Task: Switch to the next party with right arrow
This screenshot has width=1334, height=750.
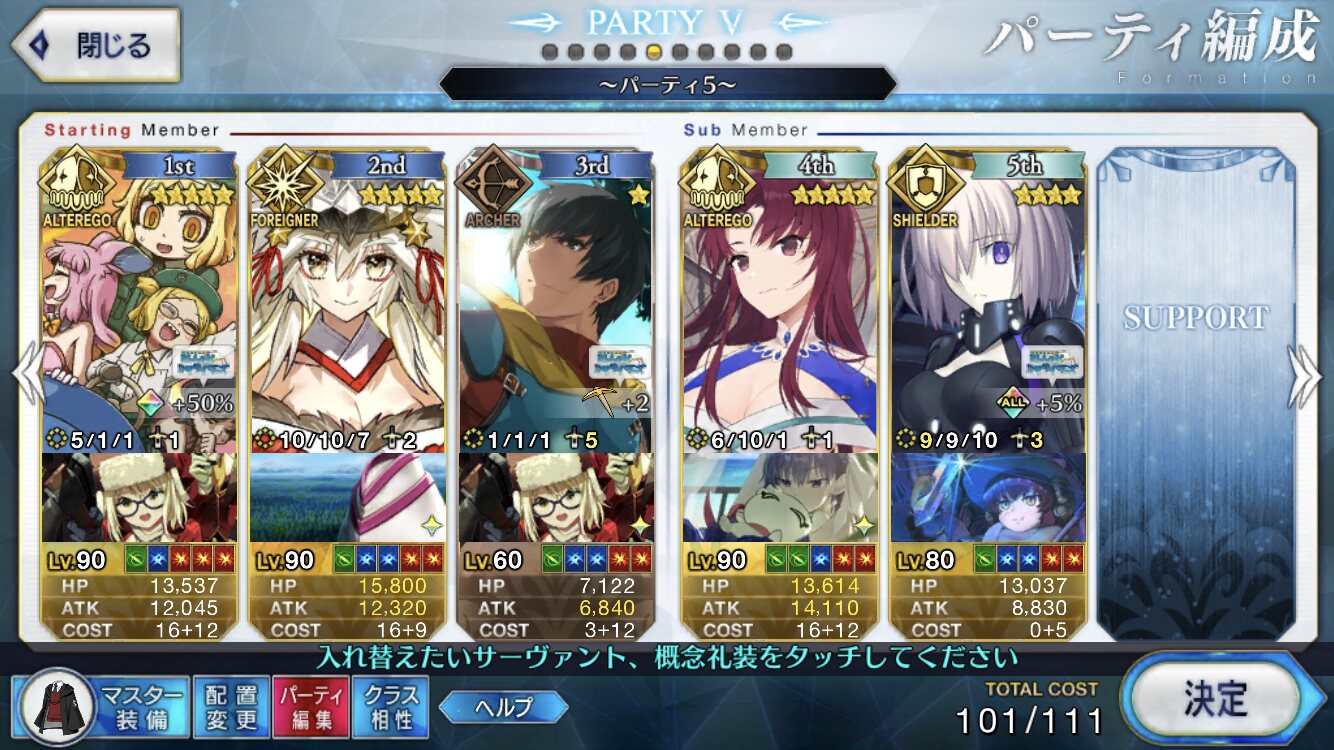Action: click(x=1306, y=375)
